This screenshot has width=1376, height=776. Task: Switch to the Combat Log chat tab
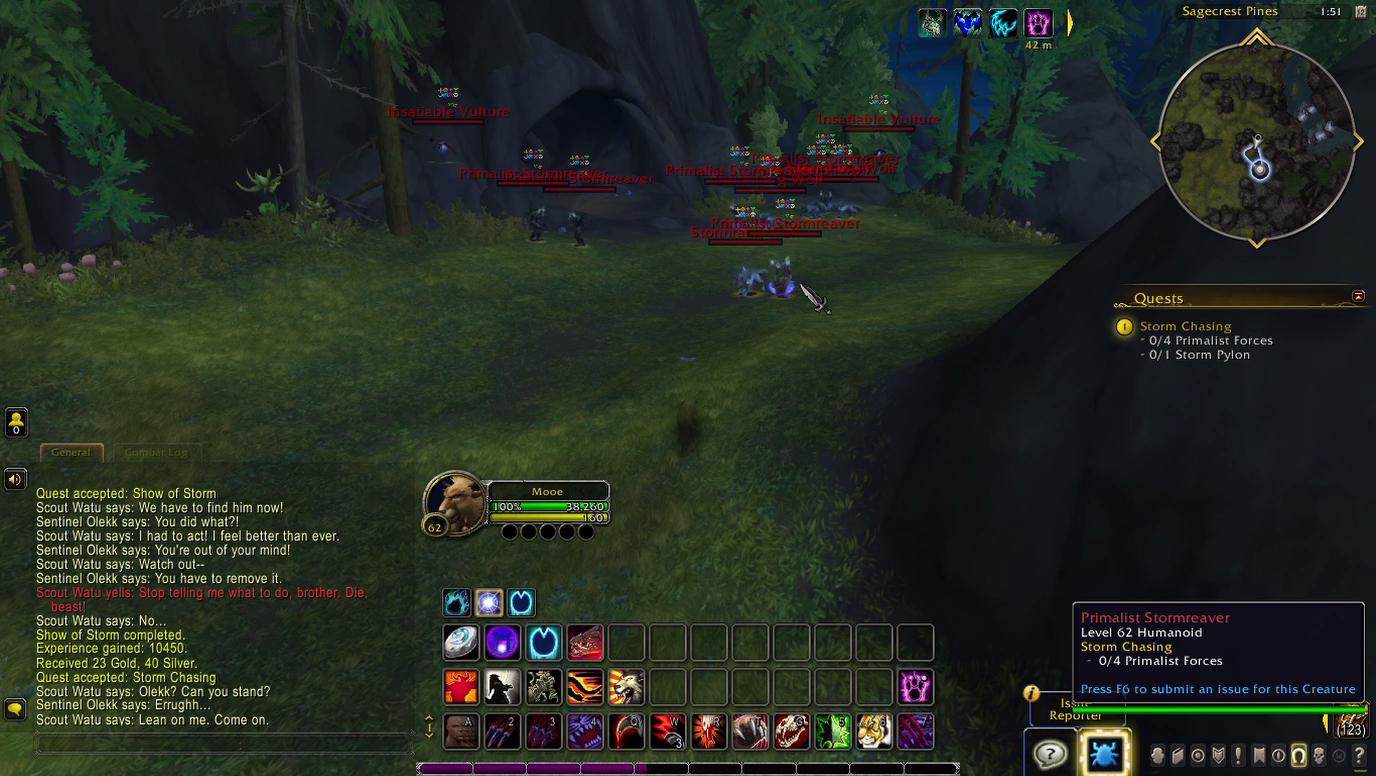click(x=156, y=452)
